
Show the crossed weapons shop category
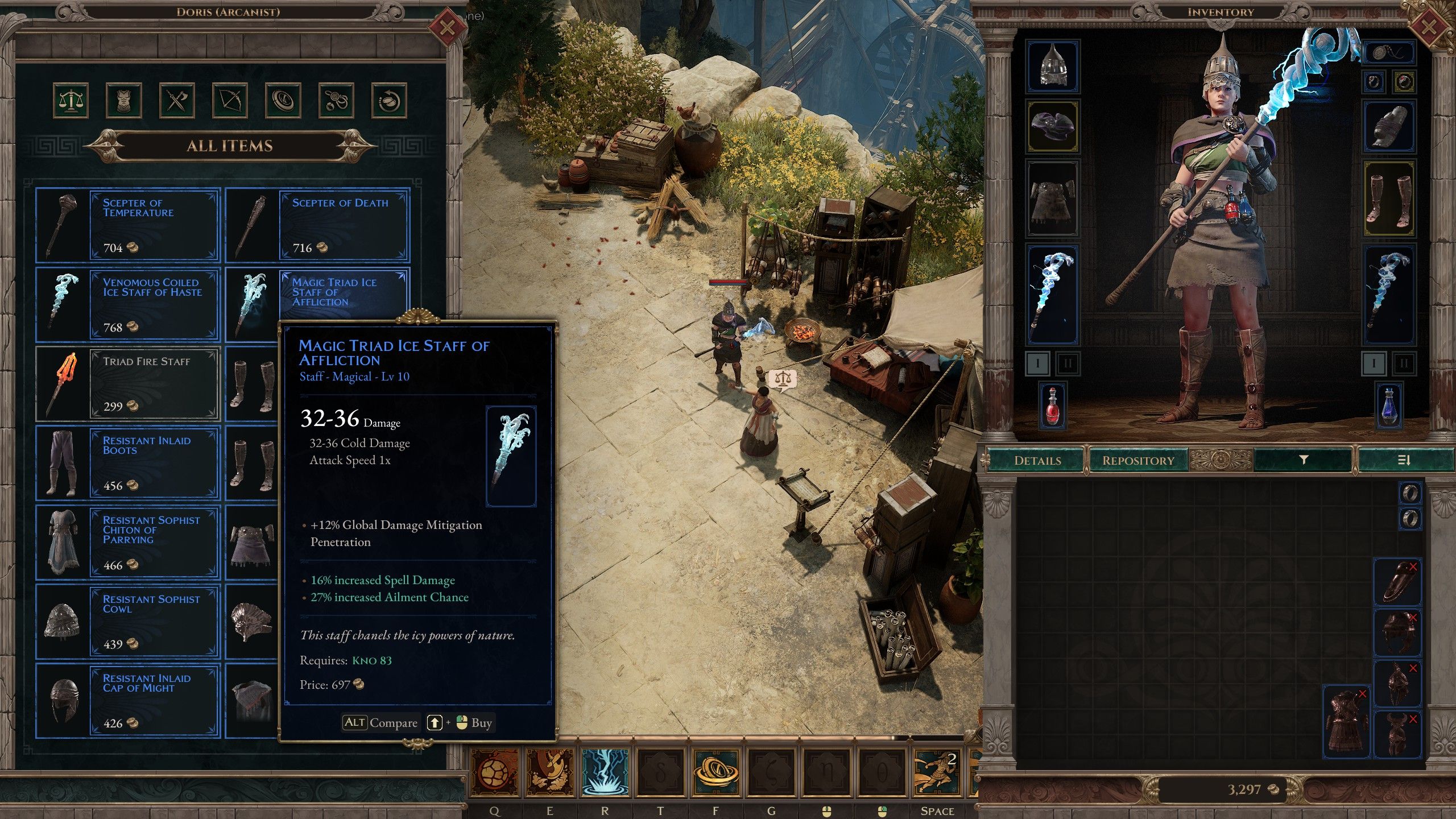click(x=177, y=101)
